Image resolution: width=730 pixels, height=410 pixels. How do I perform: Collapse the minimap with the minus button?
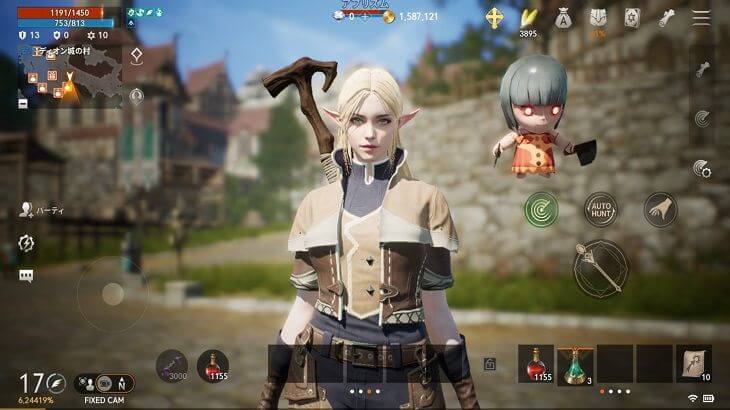[23, 103]
